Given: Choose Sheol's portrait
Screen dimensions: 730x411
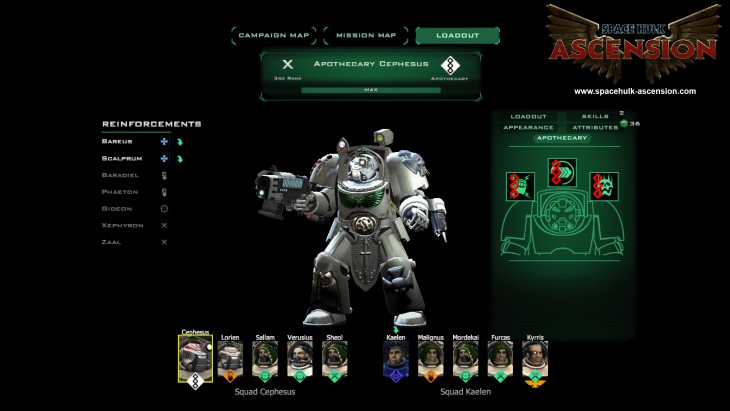Looking at the screenshot, I should pyautogui.click(x=334, y=359).
